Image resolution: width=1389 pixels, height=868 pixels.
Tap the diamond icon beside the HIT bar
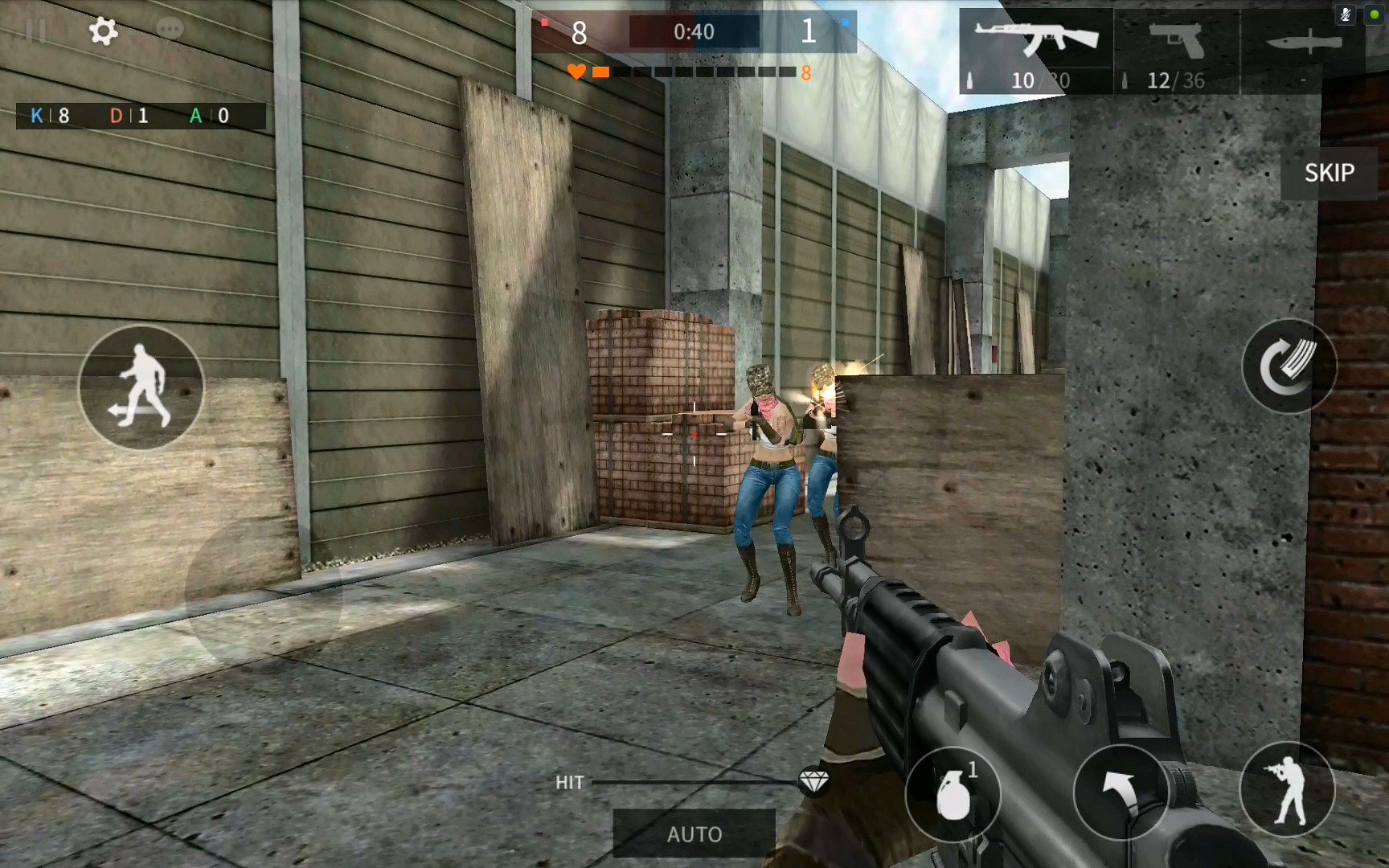coord(814,782)
